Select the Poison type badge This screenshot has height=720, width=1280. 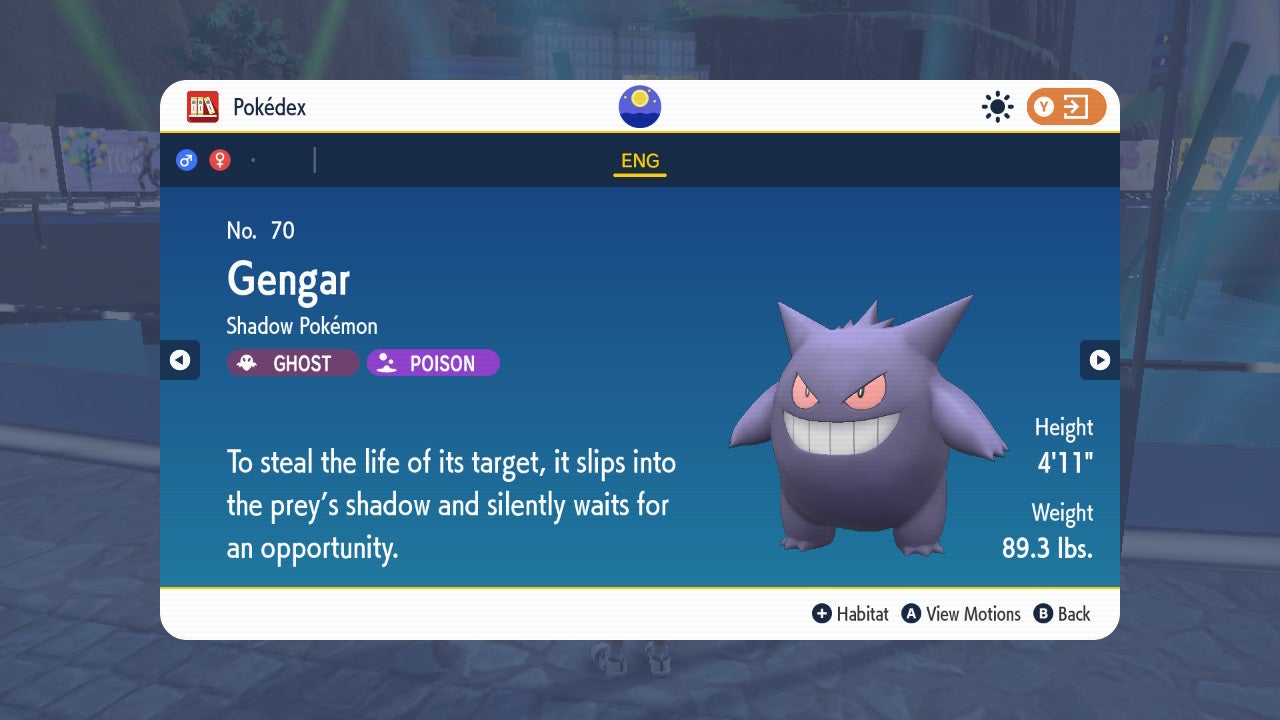[x=432, y=363]
